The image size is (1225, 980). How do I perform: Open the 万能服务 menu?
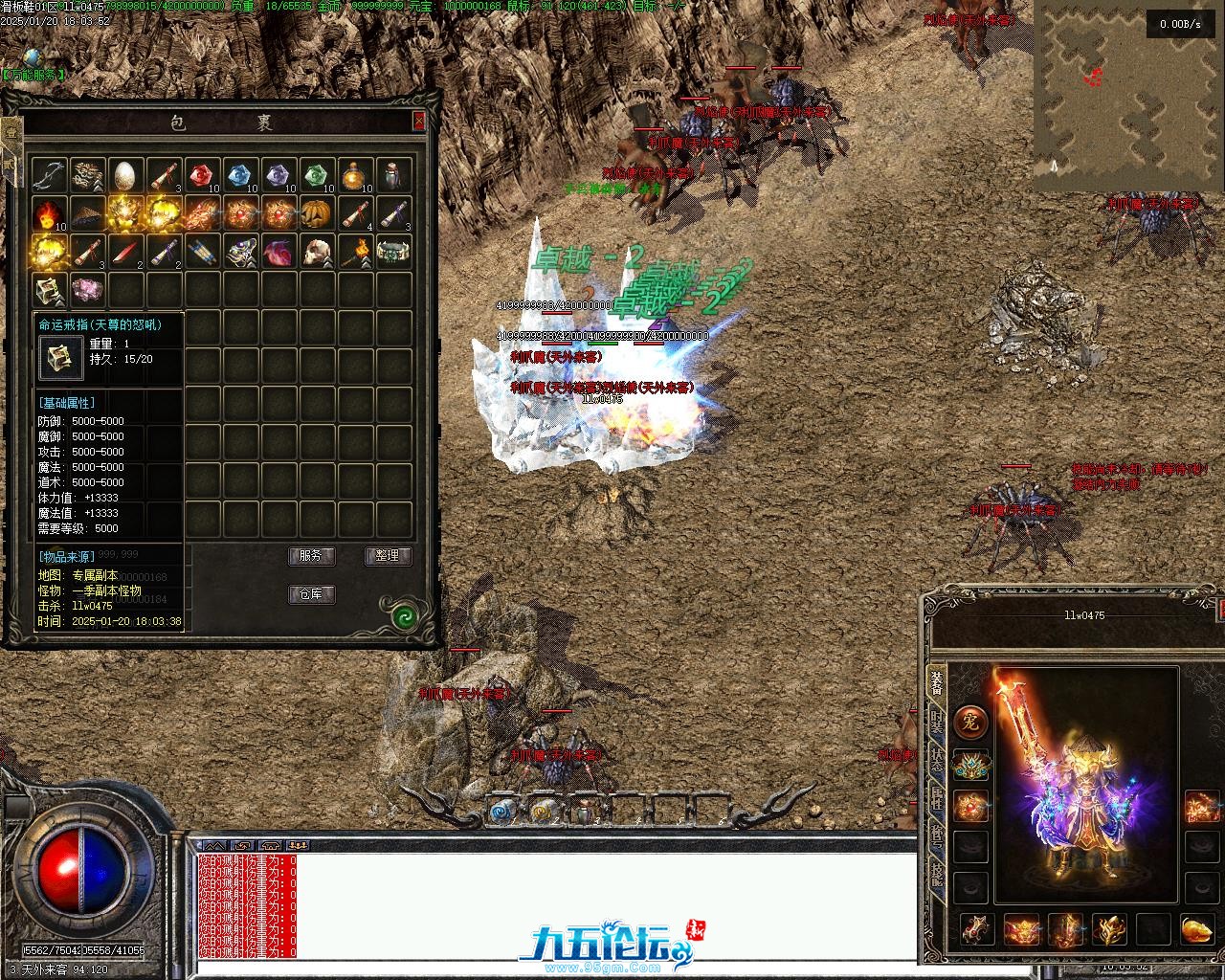click(33, 74)
